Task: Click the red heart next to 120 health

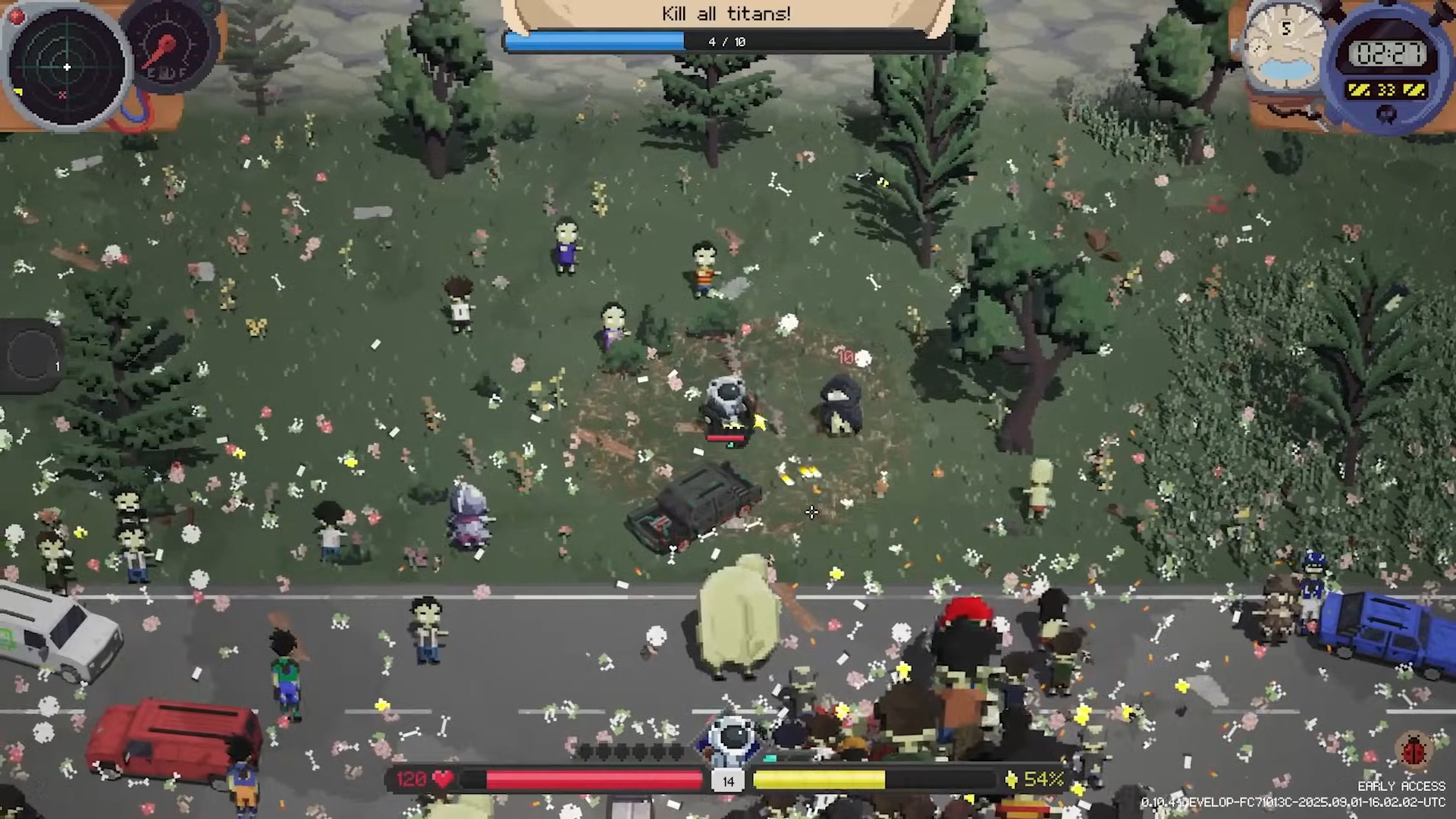Action: [443, 778]
